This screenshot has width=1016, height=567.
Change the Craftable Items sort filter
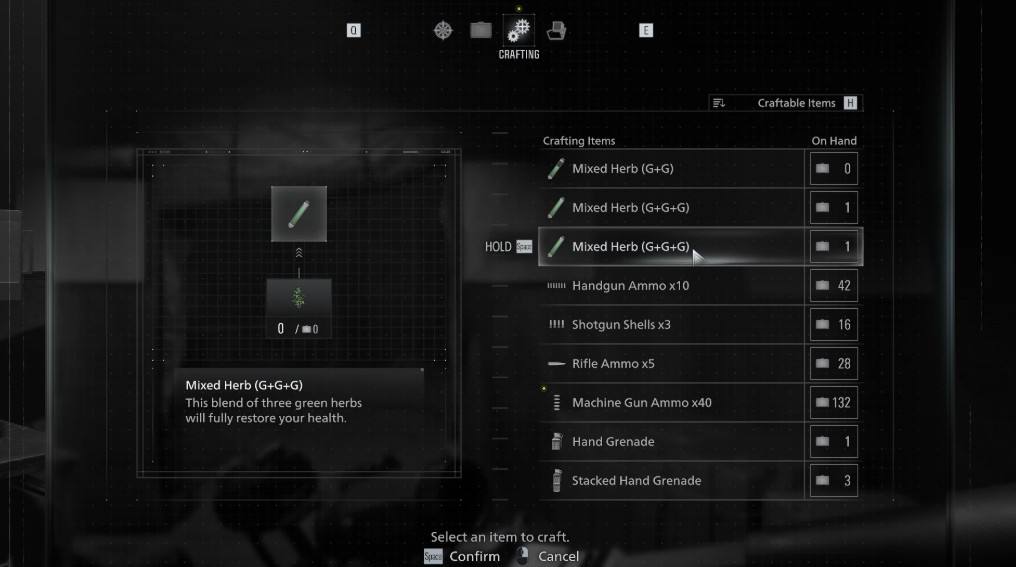[785, 103]
